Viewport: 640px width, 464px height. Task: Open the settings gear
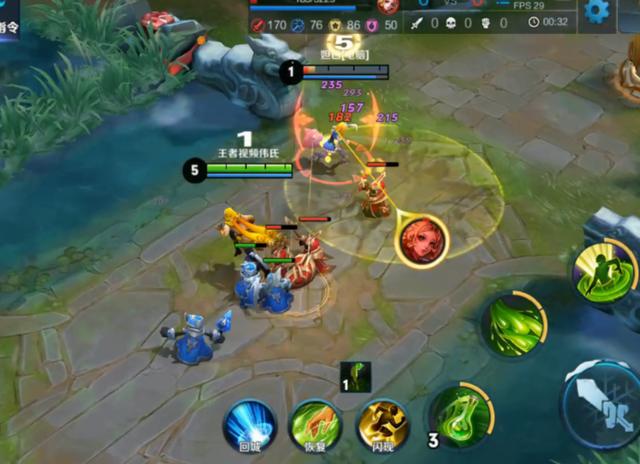pyautogui.click(x=598, y=11)
